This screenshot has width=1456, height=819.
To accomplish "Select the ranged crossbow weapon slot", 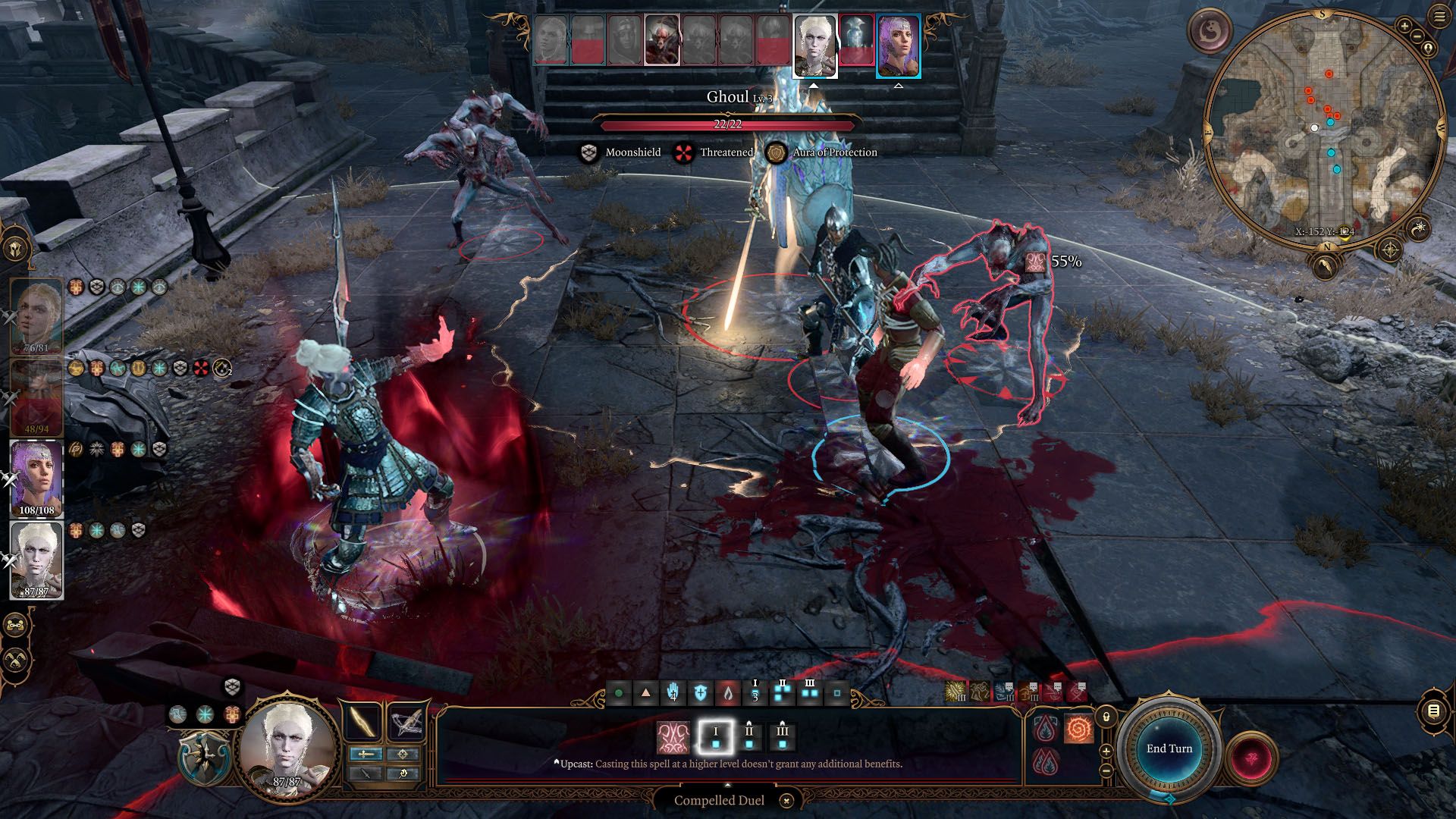I will point(407,723).
